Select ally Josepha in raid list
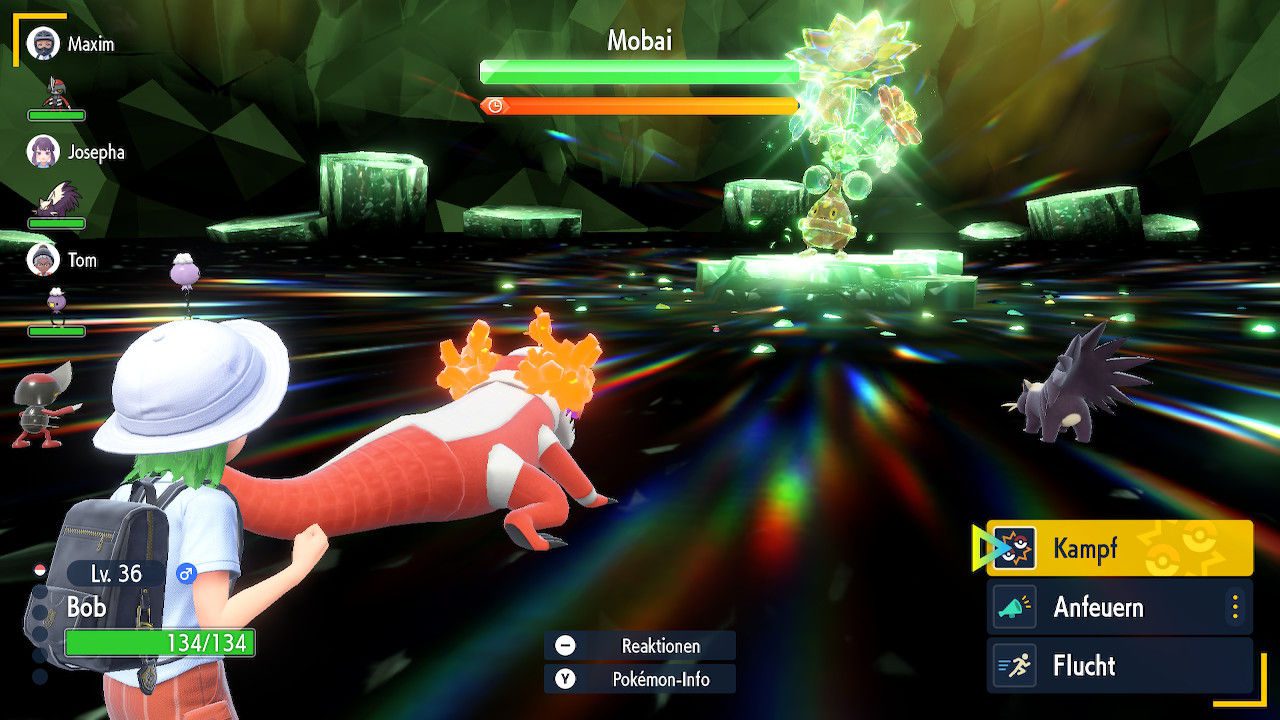Screen dimensions: 1280x720 (76, 152)
